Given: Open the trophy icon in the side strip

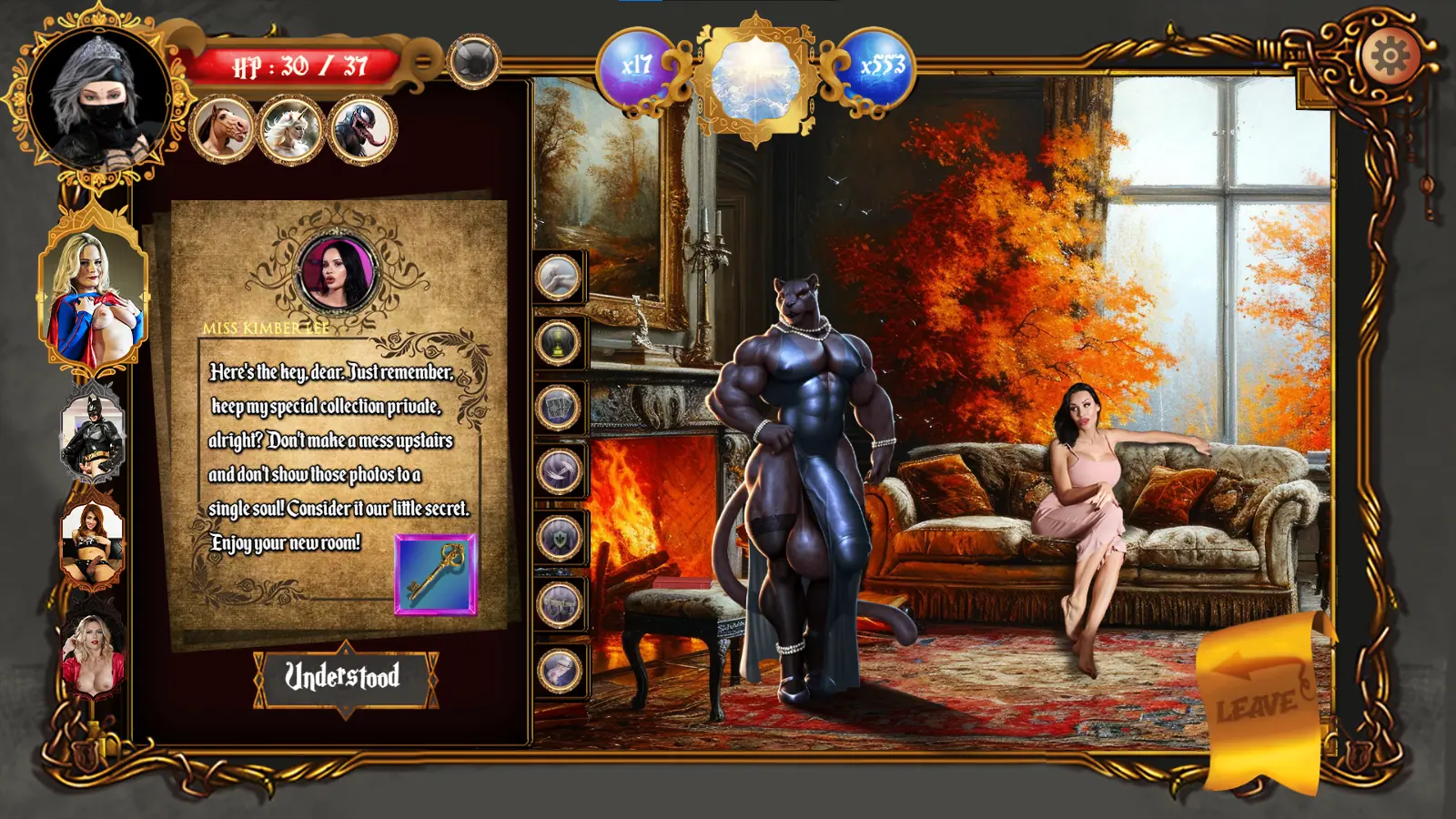Looking at the screenshot, I should (x=558, y=343).
